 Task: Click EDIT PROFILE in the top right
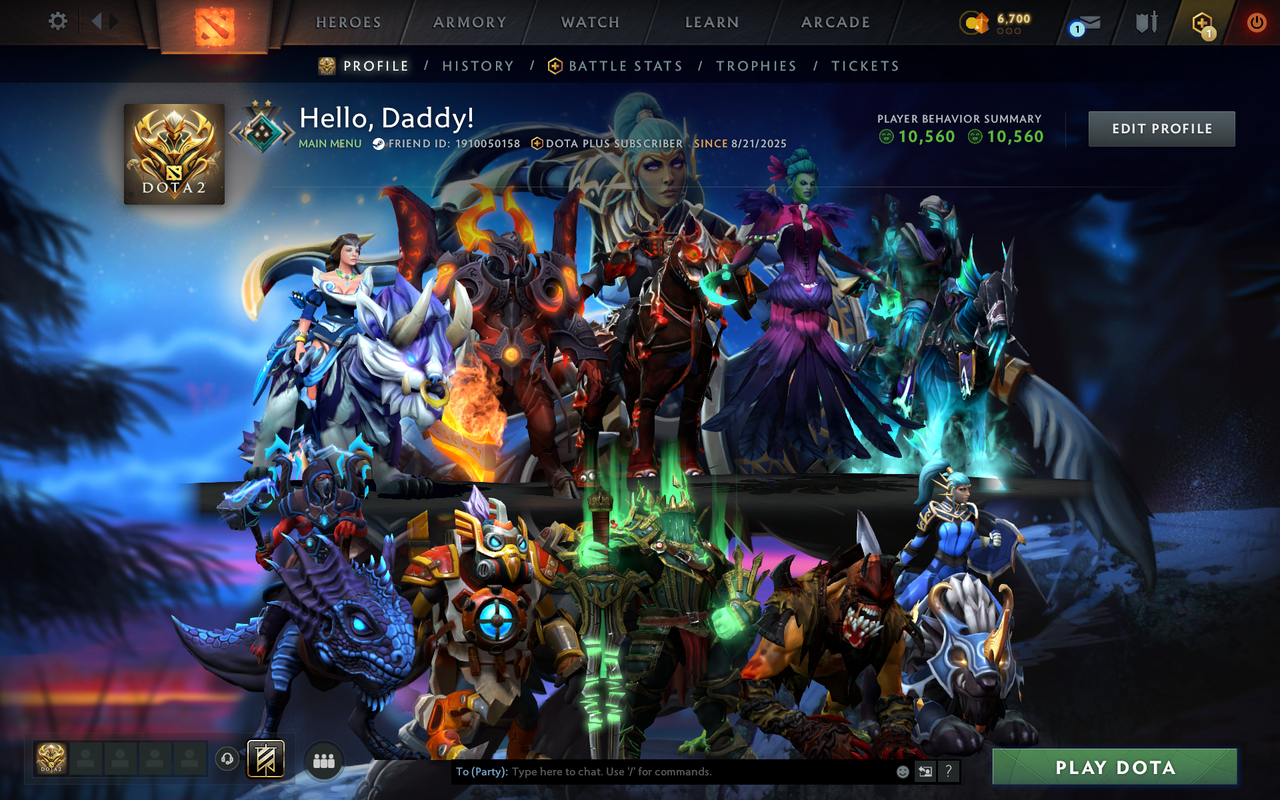coord(1161,128)
